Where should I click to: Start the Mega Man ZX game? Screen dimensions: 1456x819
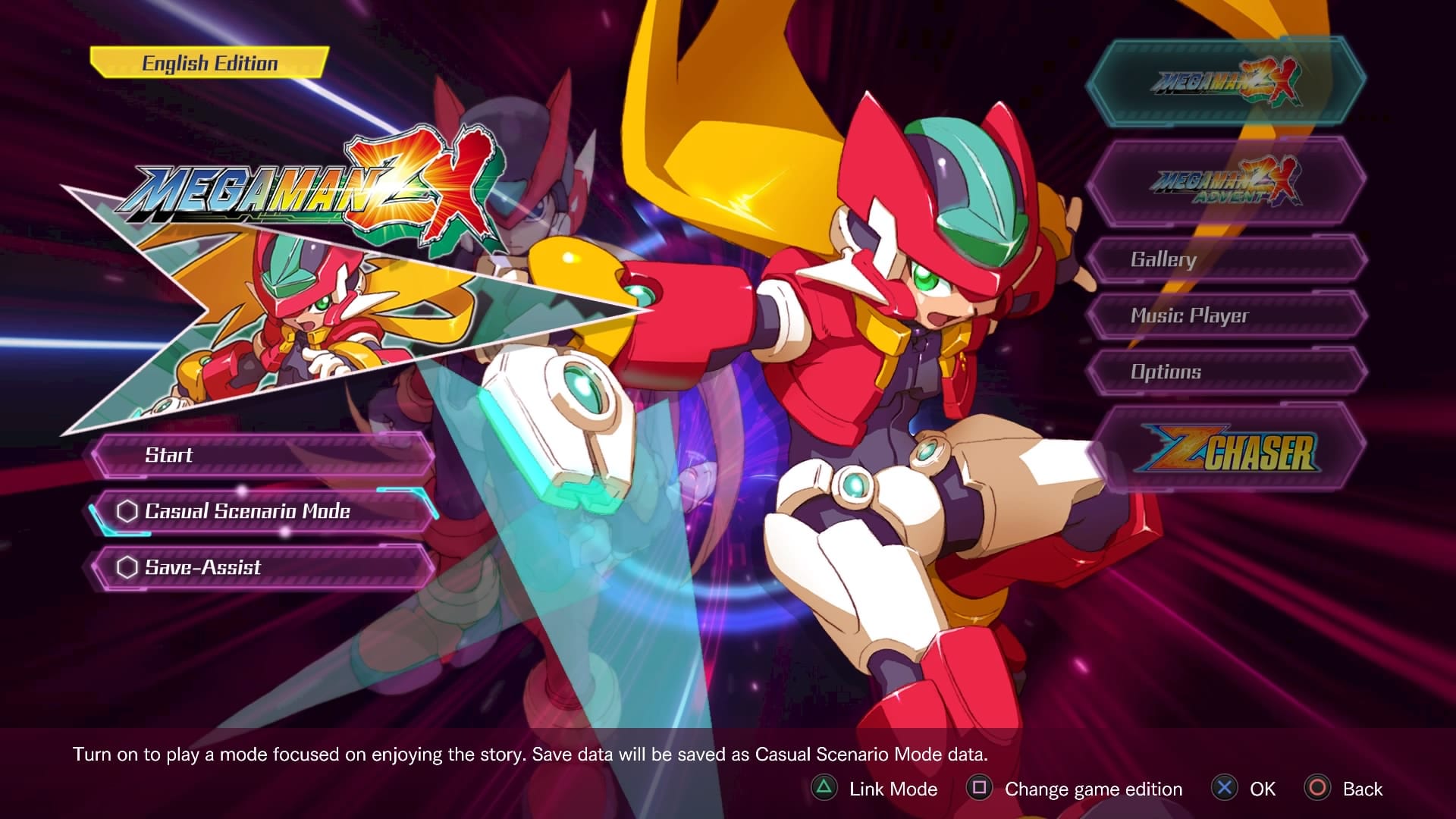pyautogui.click(x=262, y=455)
